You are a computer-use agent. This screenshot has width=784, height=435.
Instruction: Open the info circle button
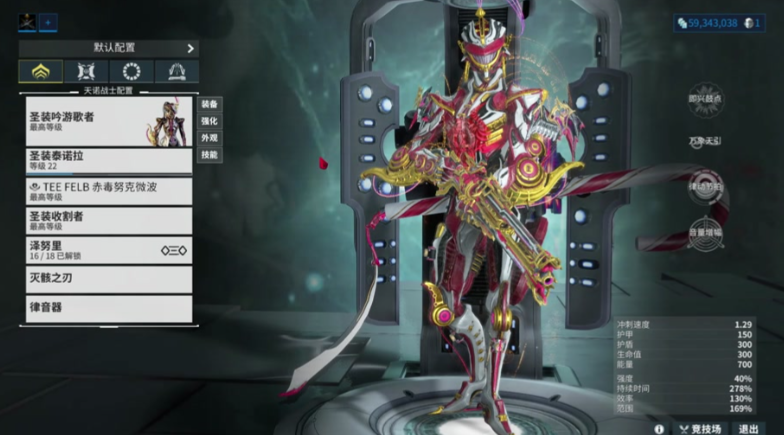(x=659, y=427)
